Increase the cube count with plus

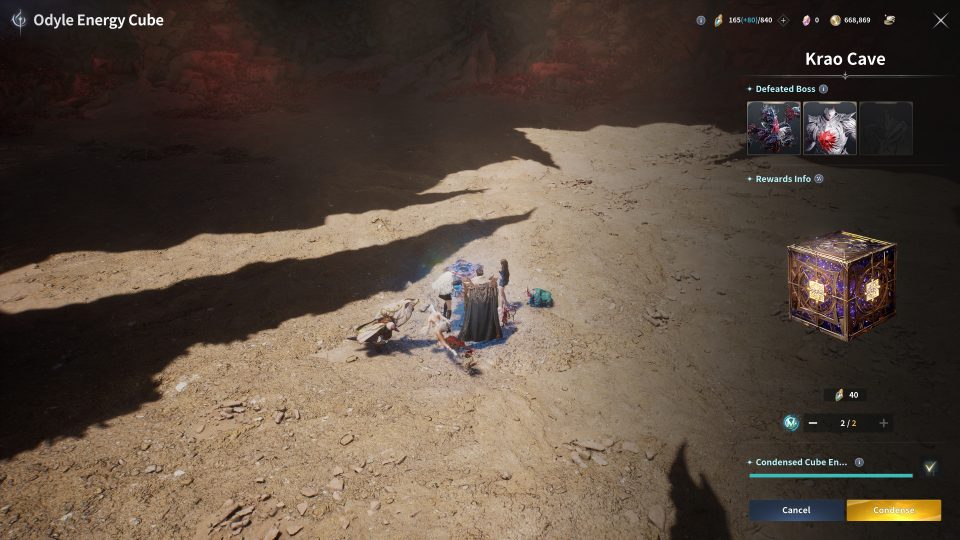(x=883, y=423)
